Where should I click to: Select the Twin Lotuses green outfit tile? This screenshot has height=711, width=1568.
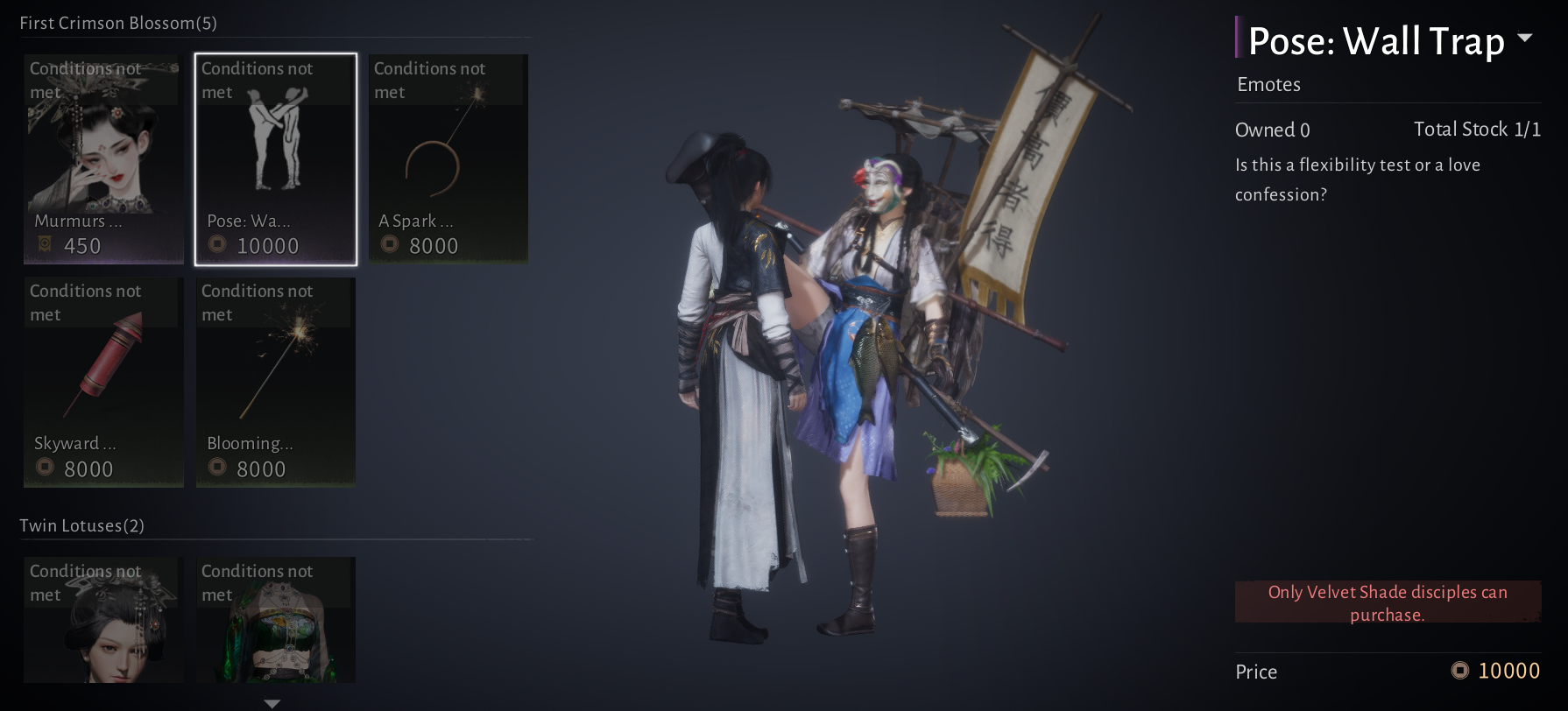click(276, 620)
